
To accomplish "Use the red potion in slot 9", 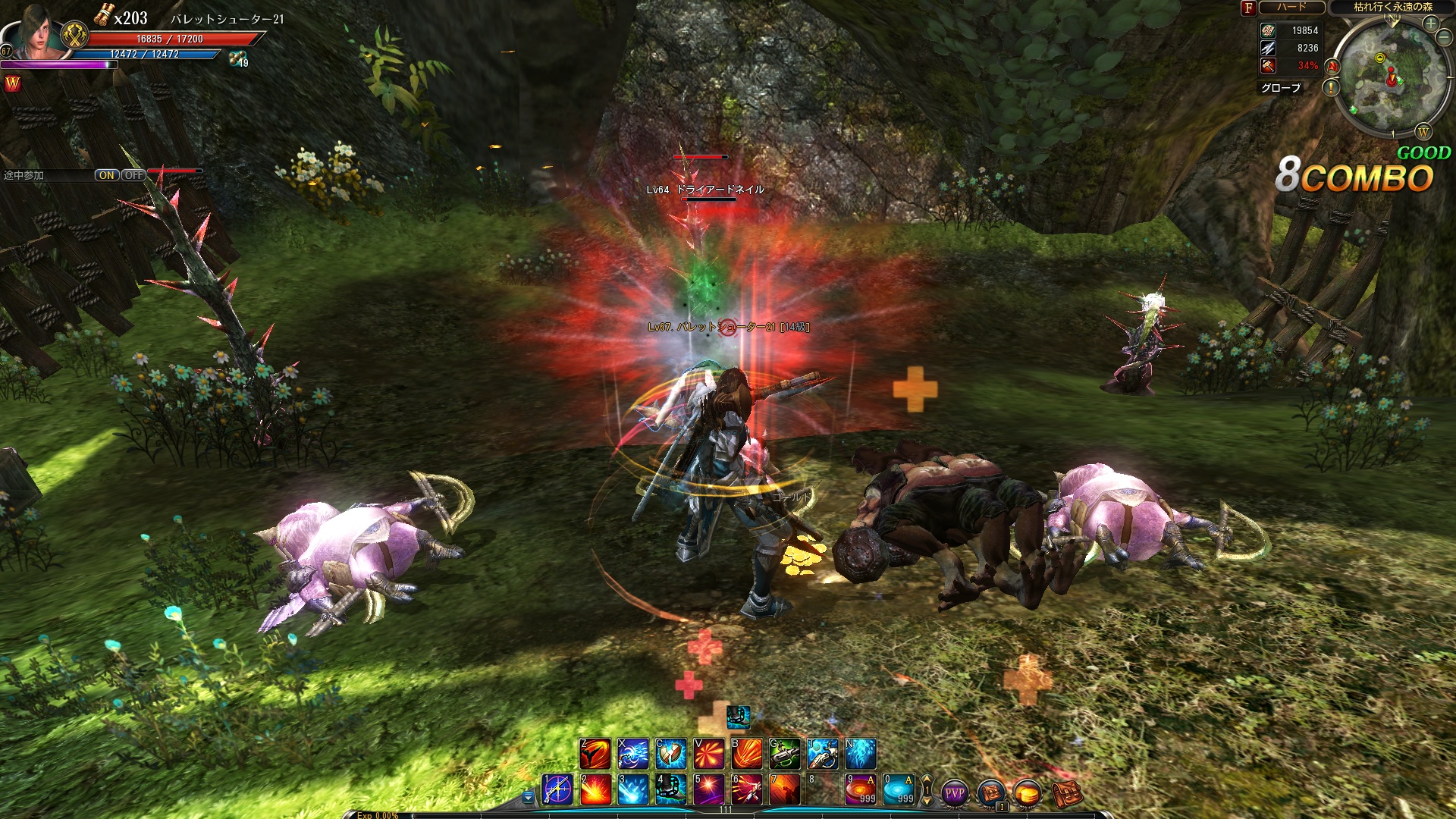I will [861, 789].
